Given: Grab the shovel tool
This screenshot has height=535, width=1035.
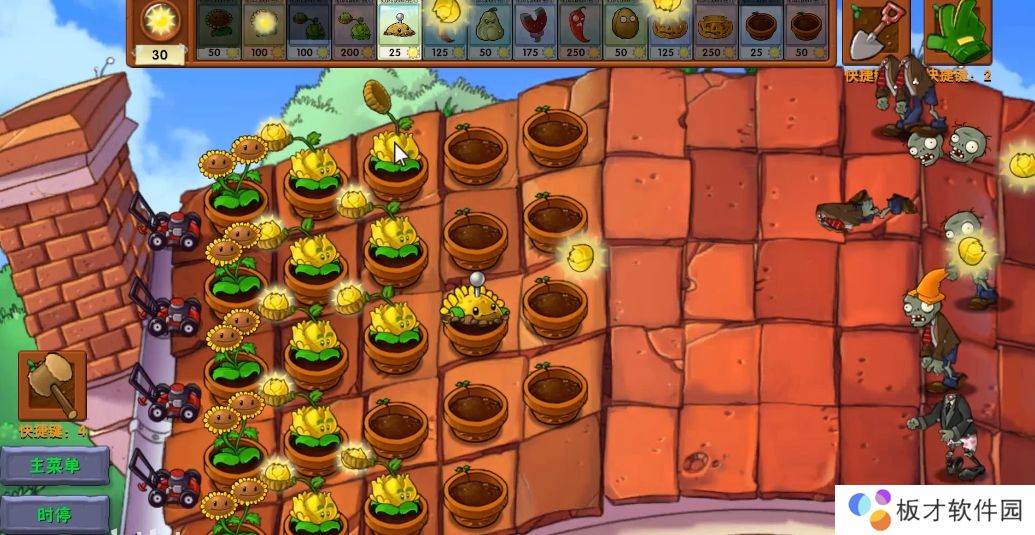Looking at the screenshot, I should [876, 32].
